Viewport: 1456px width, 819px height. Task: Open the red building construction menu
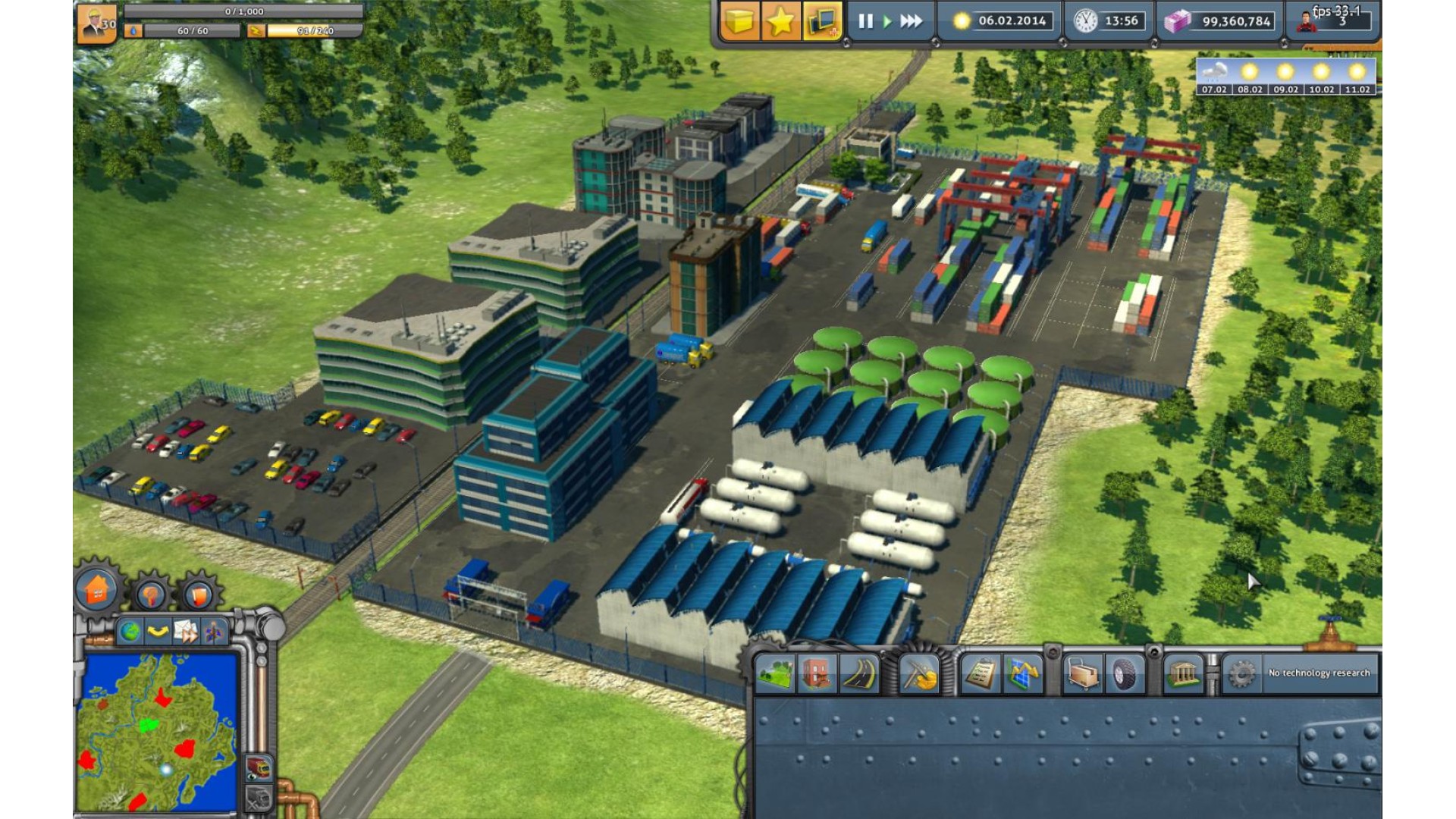coord(817,673)
